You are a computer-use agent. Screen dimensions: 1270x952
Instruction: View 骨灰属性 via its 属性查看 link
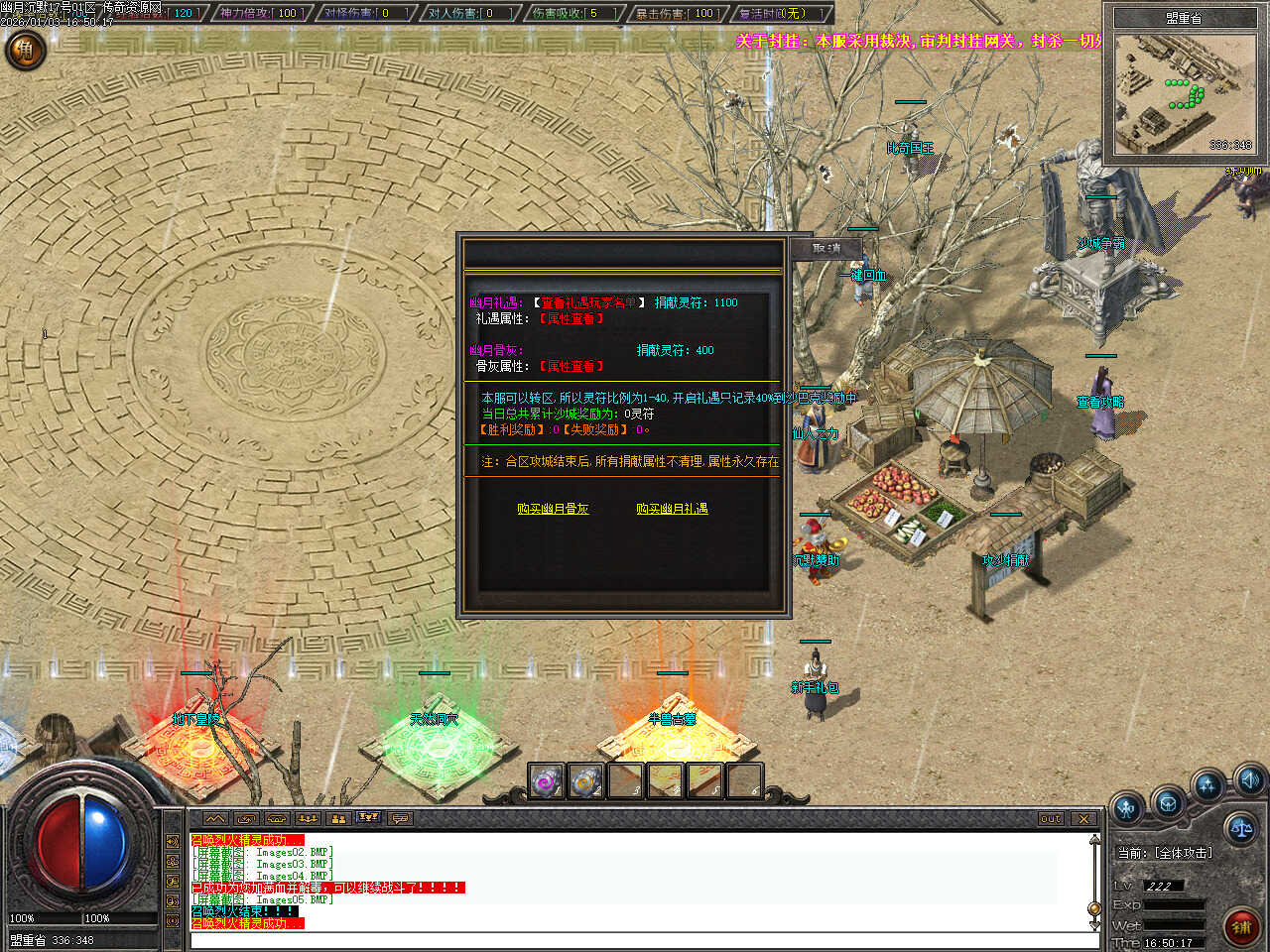[571, 366]
